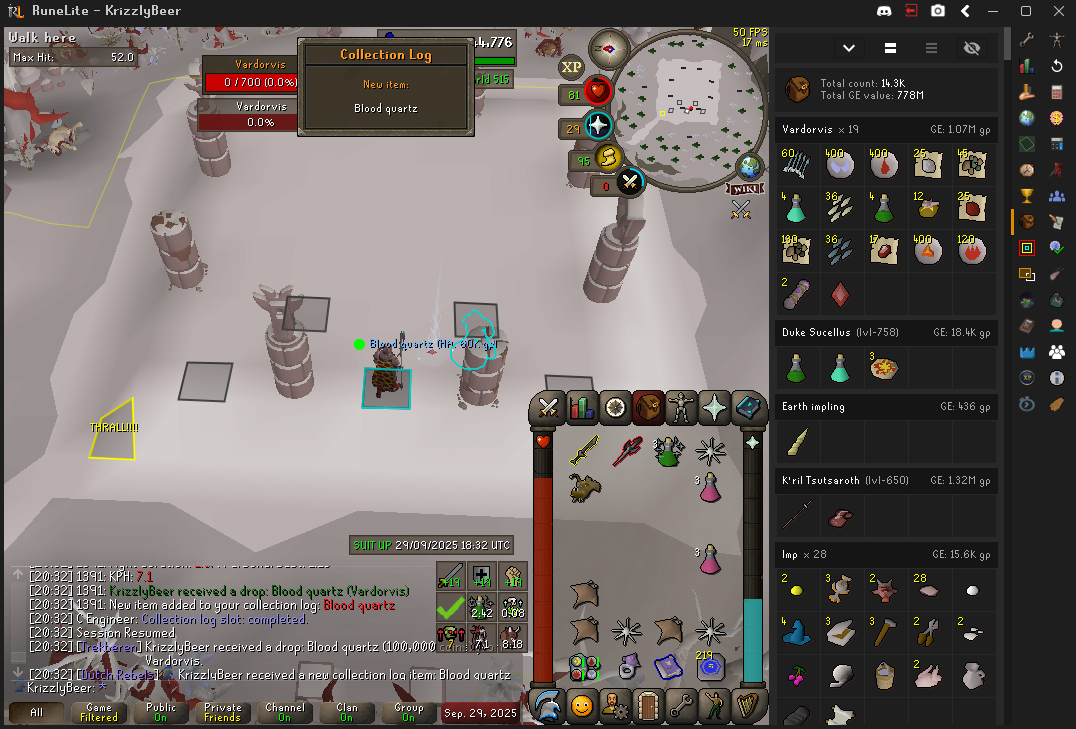
Task: Select the Game chat filter tab
Action: [99, 712]
